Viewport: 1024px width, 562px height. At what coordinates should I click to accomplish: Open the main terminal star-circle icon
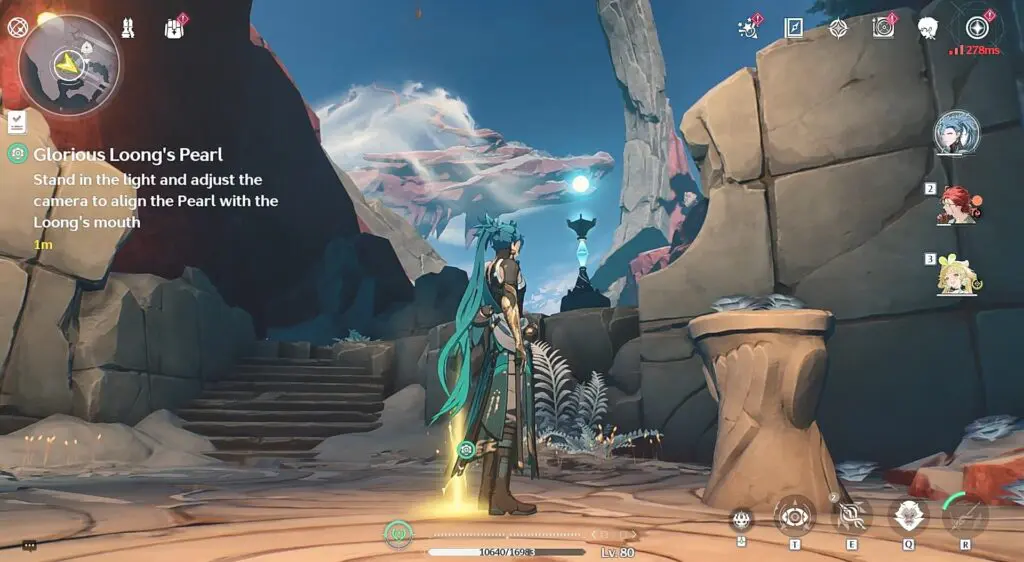[x=976, y=27]
